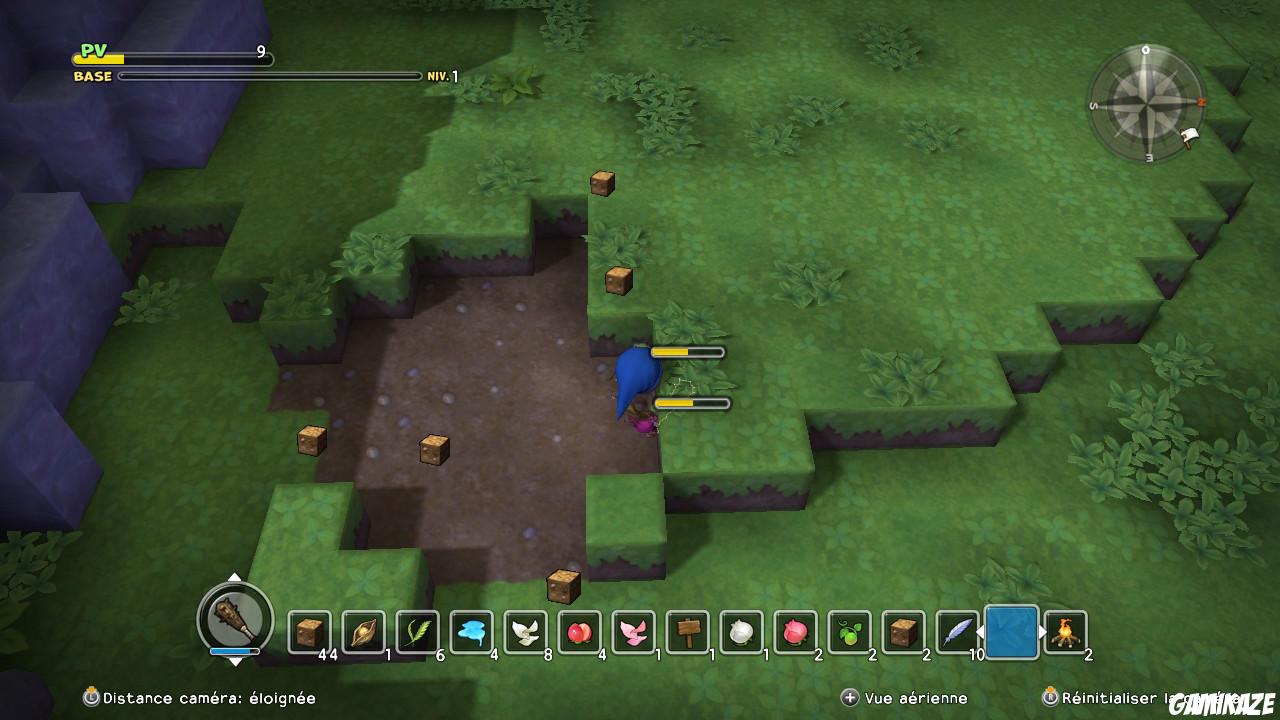Select the green seedling item
The height and width of the screenshot is (720, 1280).
(849, 633)
